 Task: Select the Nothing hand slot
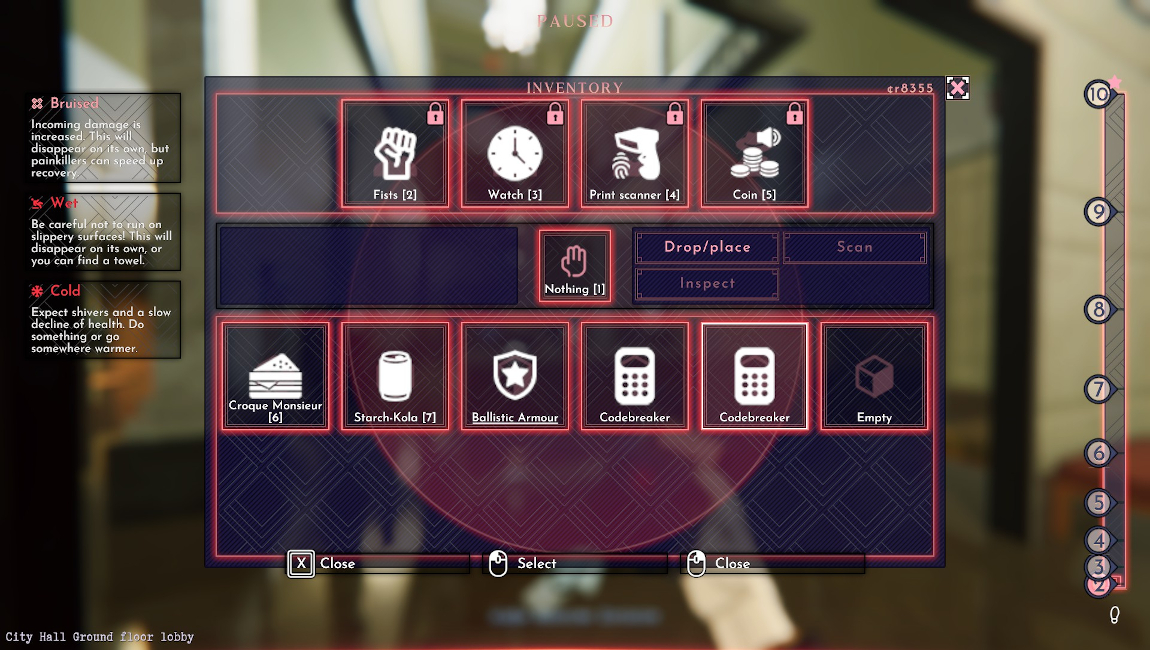(x=575, y=266)
